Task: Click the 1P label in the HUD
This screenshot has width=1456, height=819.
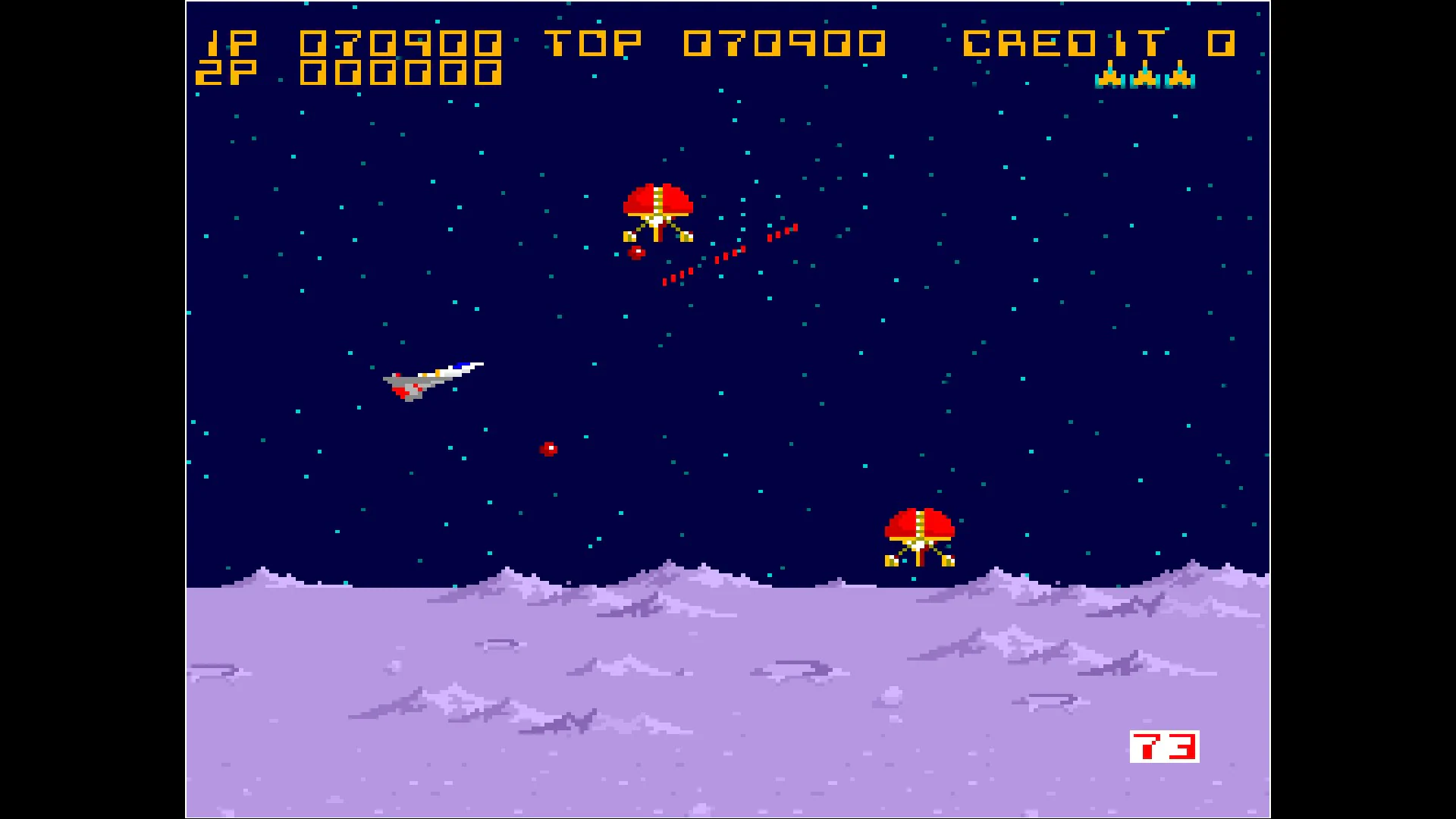Action: pos(231,43)
